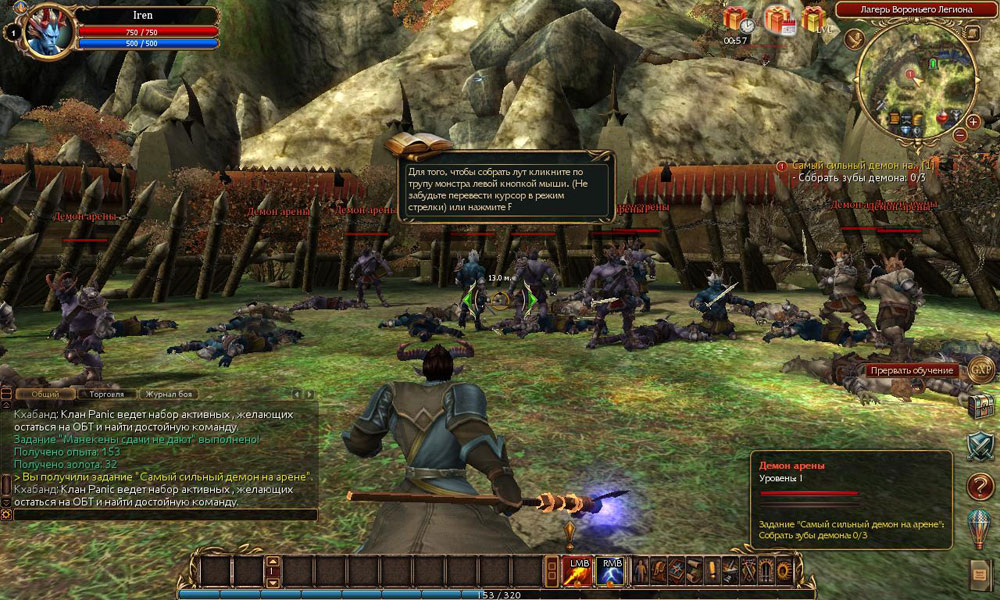
Task: Select the demon quest tracker entry
Action: pyautogui.click(x=862, y=164)
